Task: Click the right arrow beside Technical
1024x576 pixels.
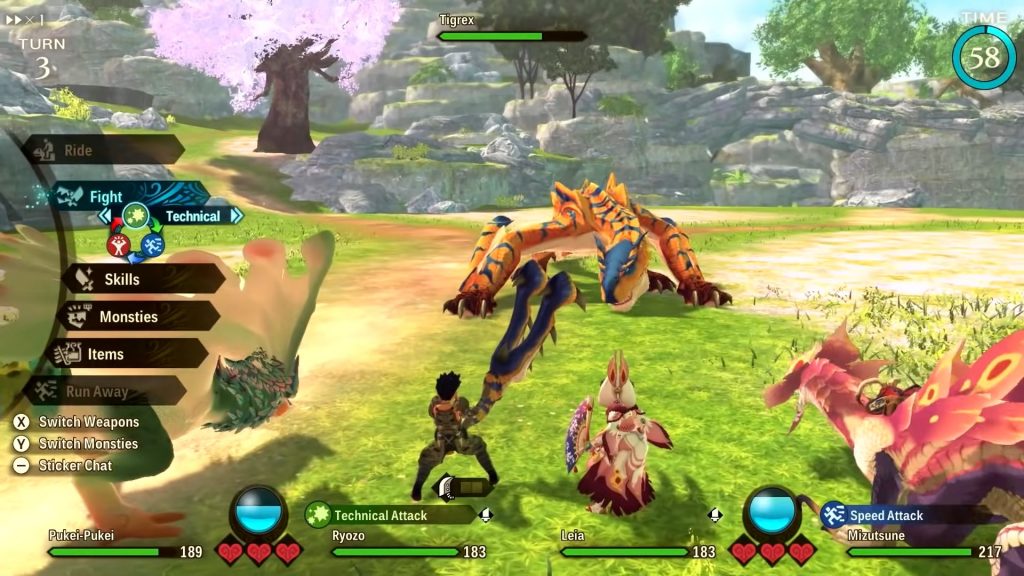Action: click(x=235, y=215)
